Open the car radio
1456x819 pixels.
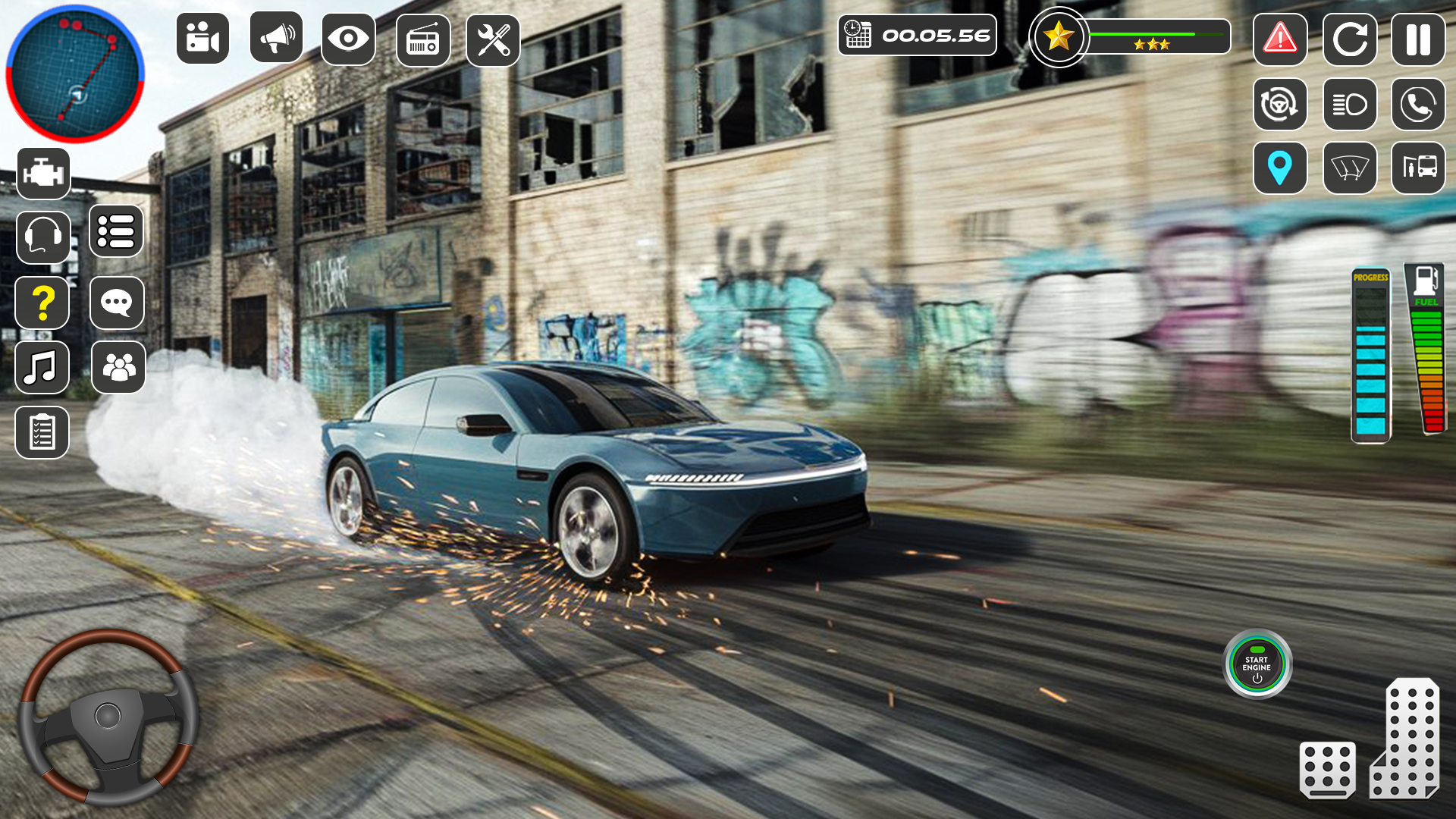click(x=421, y=39)
